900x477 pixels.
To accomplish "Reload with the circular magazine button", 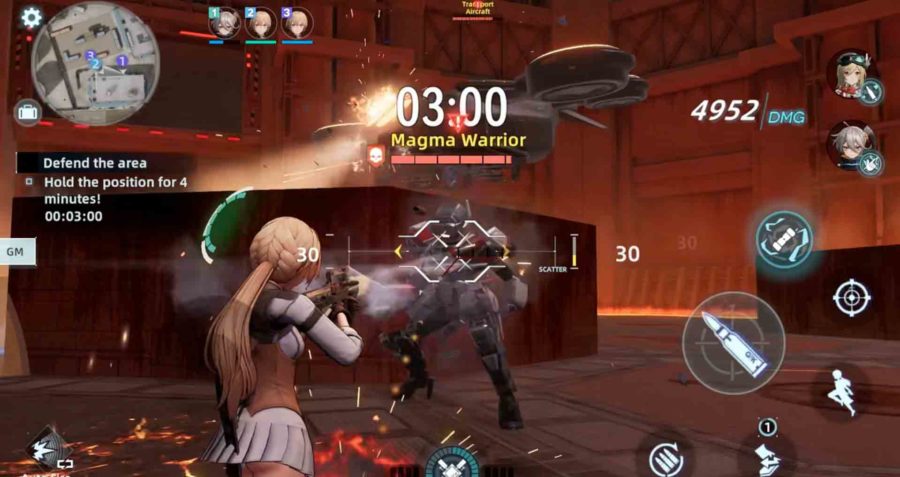I will [x=664, y=459].
